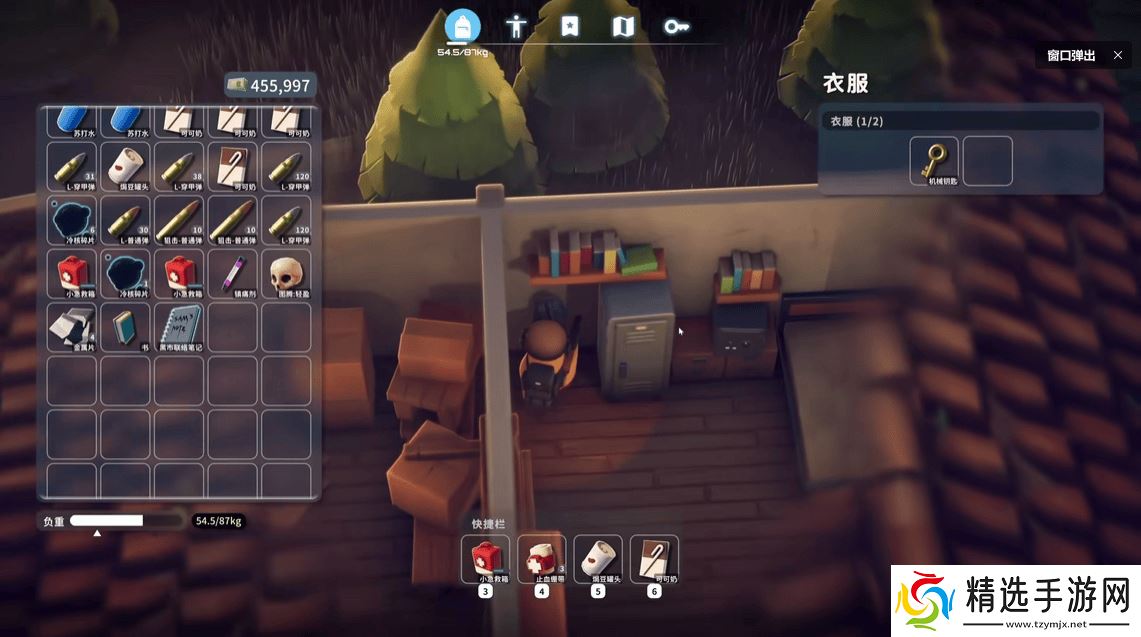Choose the 金属片 metal sheets slot
The height and width of the screenshot is (637, 1141).
tap(72, 327)
